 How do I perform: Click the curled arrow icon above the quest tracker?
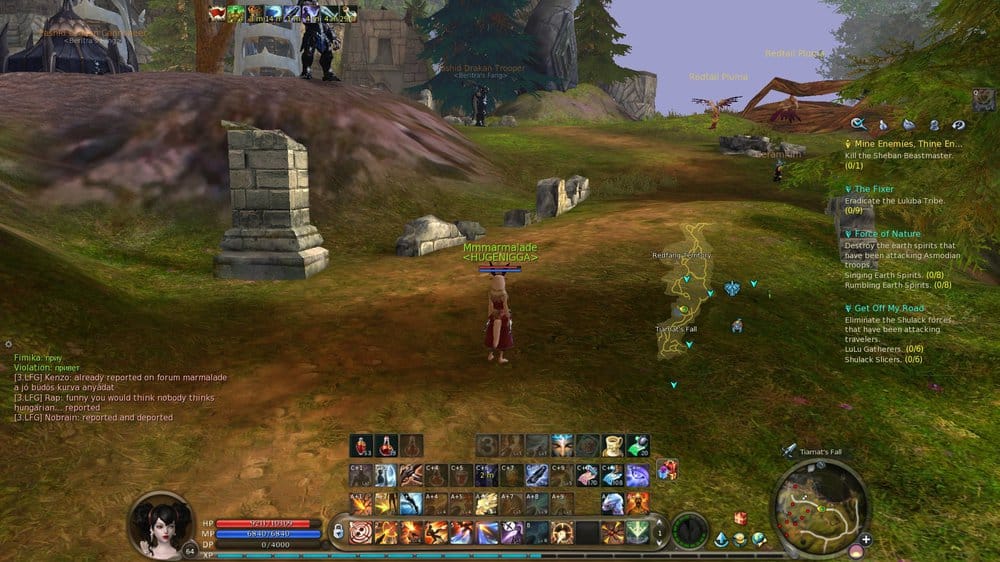click(x=958, y=125)
